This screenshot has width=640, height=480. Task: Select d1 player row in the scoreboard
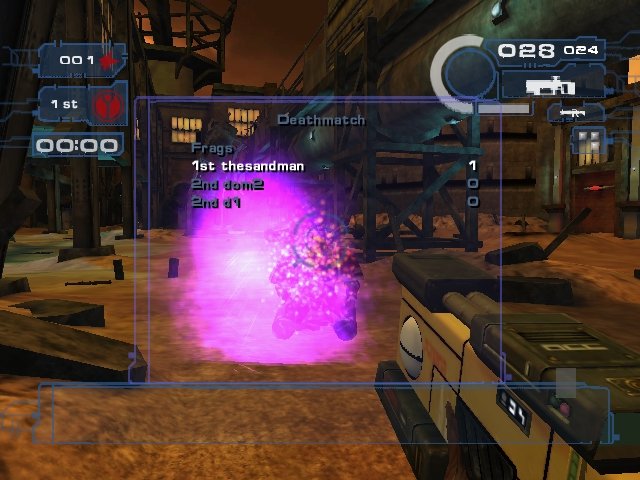point(218,201)
